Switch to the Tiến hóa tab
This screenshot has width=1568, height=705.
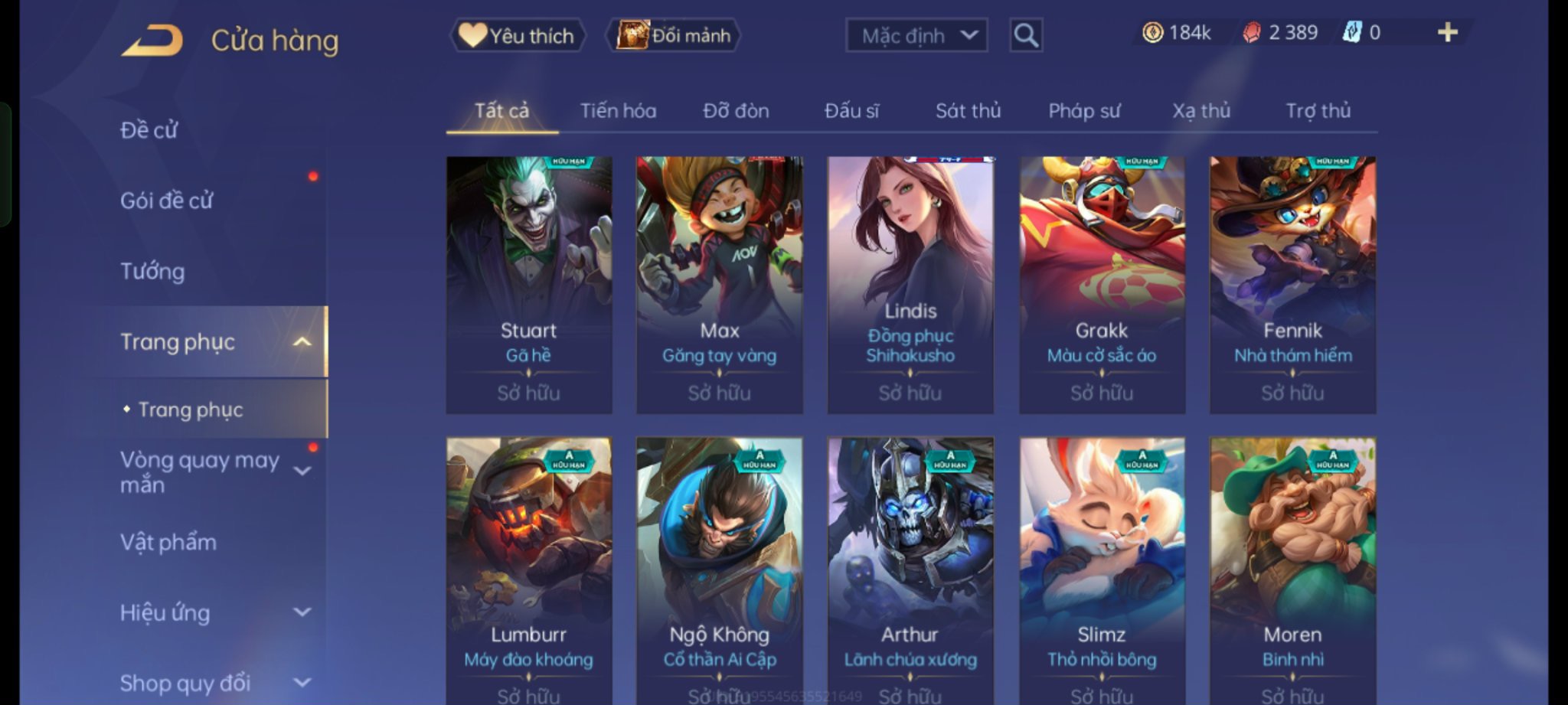tap(618, 111)
